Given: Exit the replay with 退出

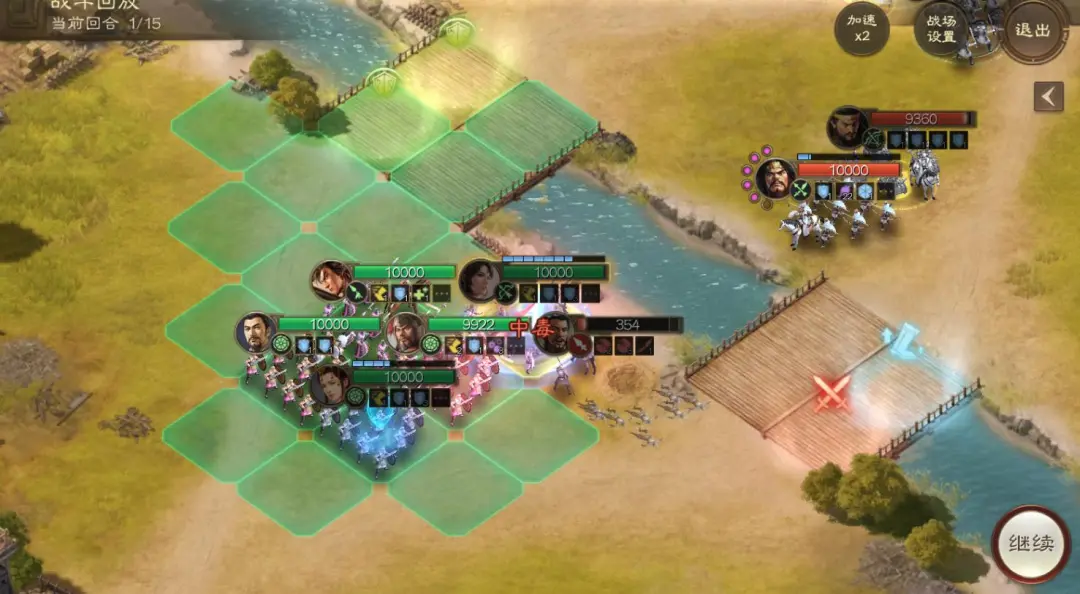Looking at the screenshot, I should (1033, 30).
